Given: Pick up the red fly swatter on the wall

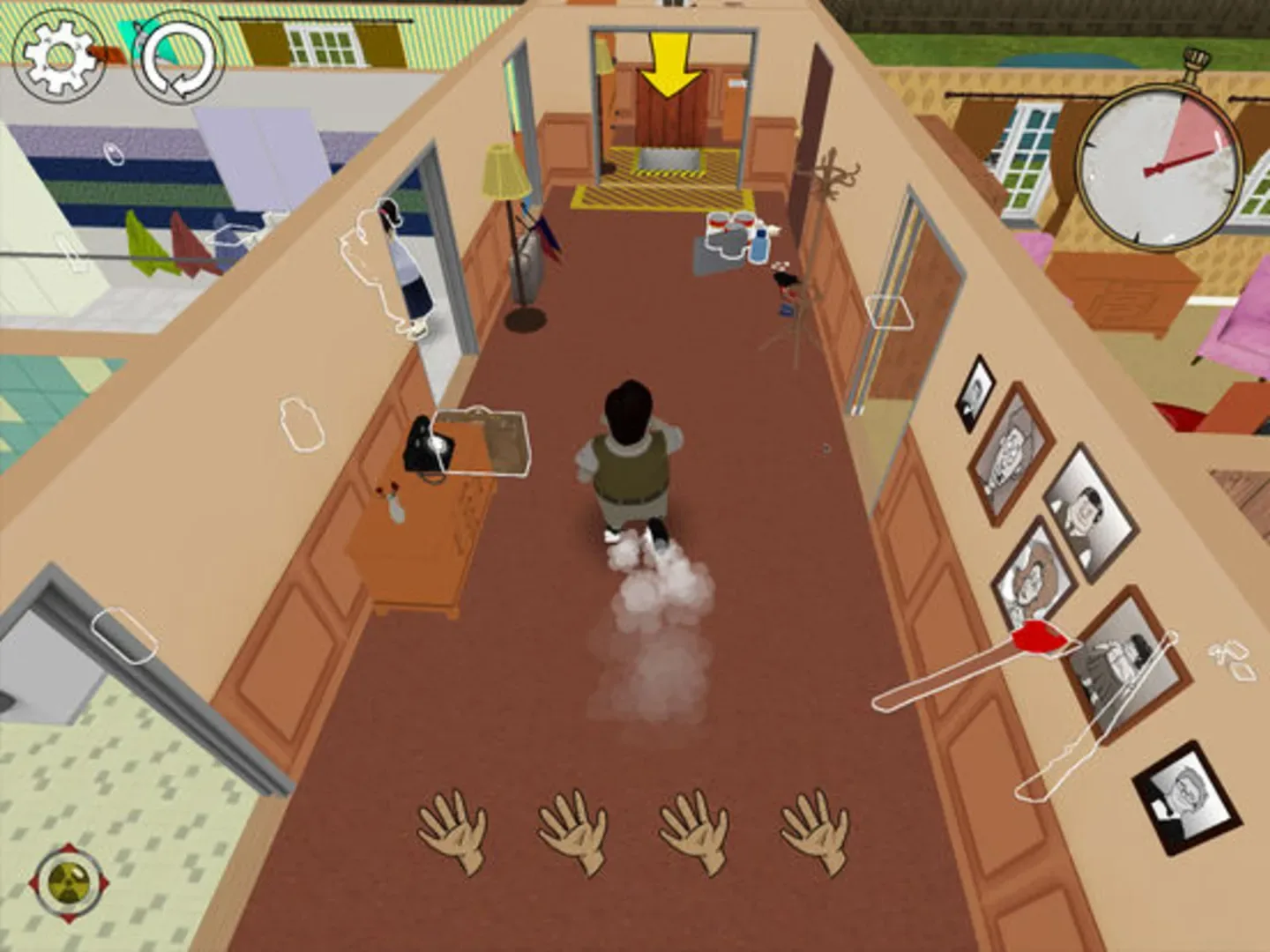Looking at the screenshot, I should point(1039,639).
